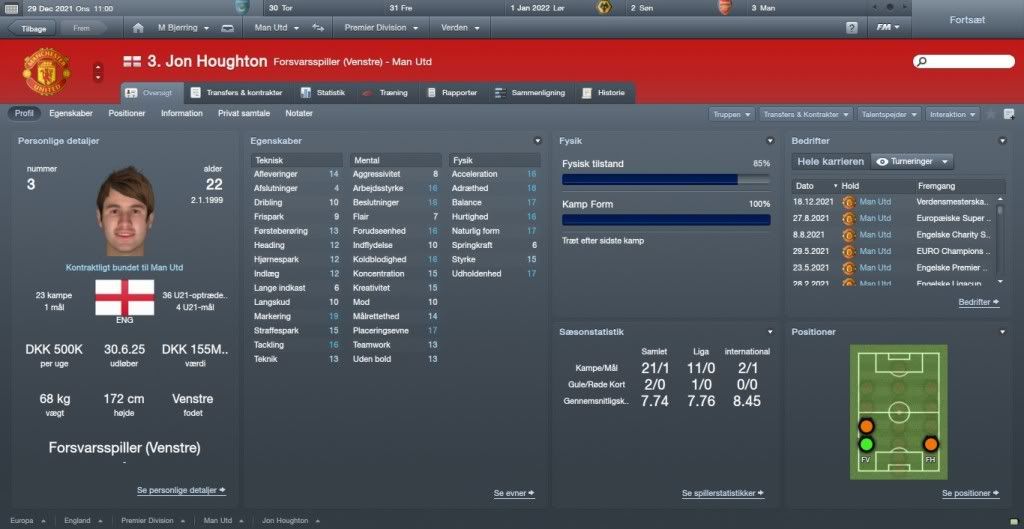This screenshot has height=529, width=1024.
Task: Open the Se spillerstatistikker link
Action: coord(723,493)
